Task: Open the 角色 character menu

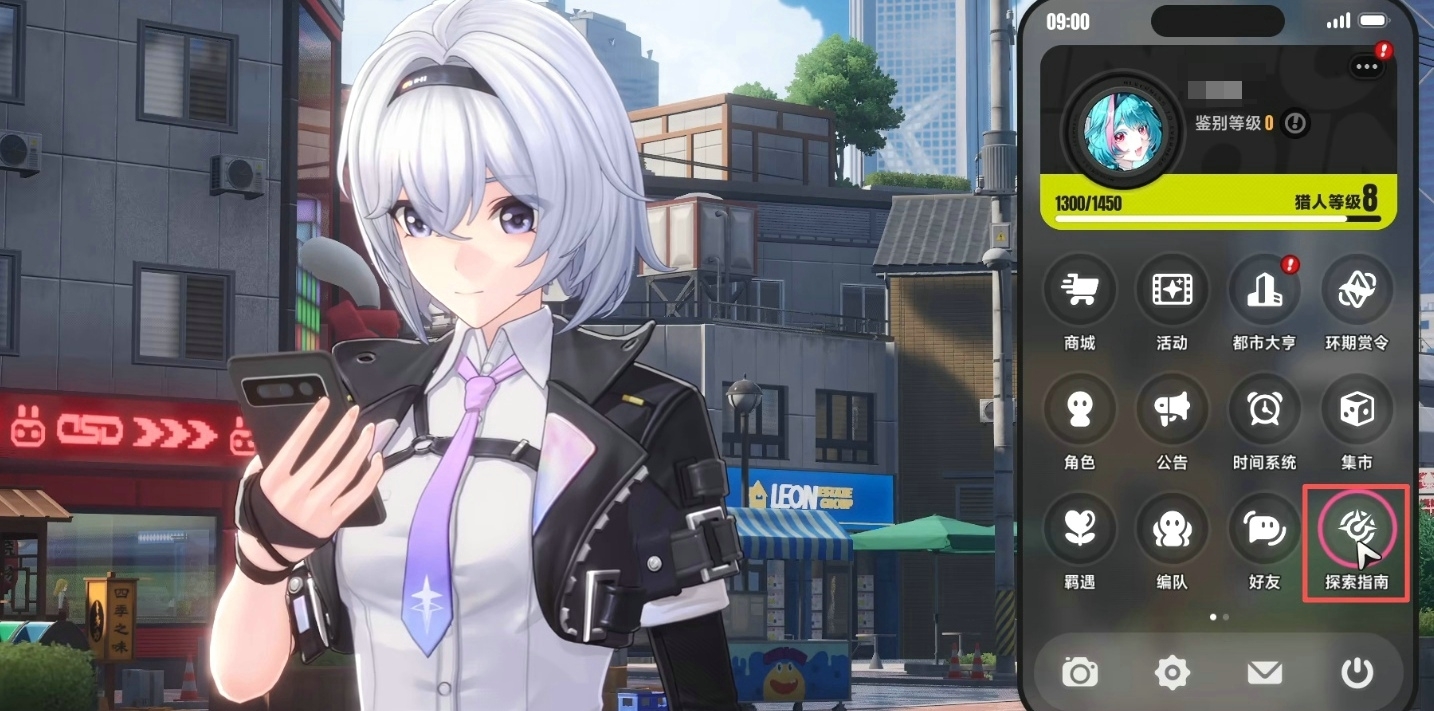Action: pyautogui.click(x=1079, y=410)
